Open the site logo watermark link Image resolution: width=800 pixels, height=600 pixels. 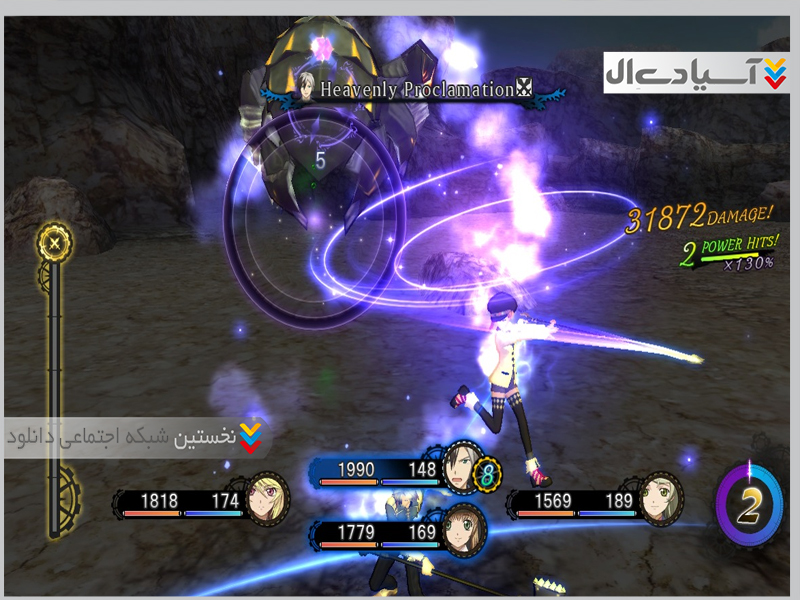click(696, 72)
